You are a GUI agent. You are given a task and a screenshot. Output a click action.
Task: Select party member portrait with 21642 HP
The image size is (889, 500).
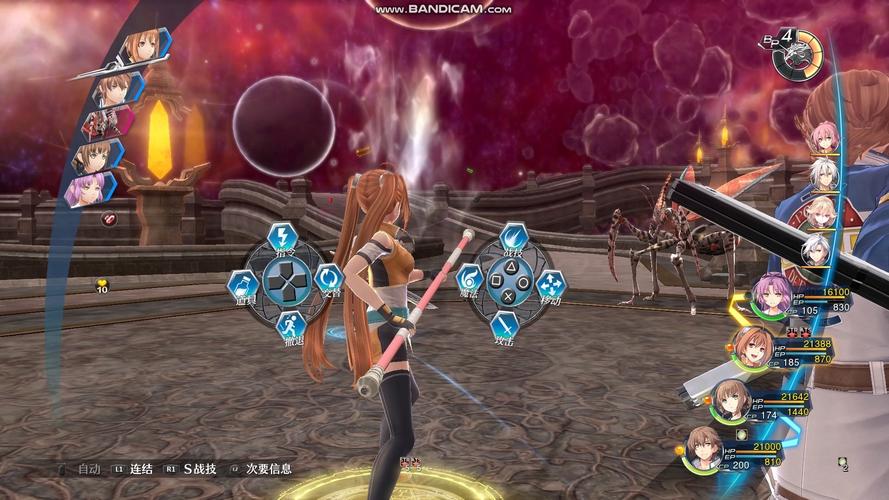click(733, 400)
